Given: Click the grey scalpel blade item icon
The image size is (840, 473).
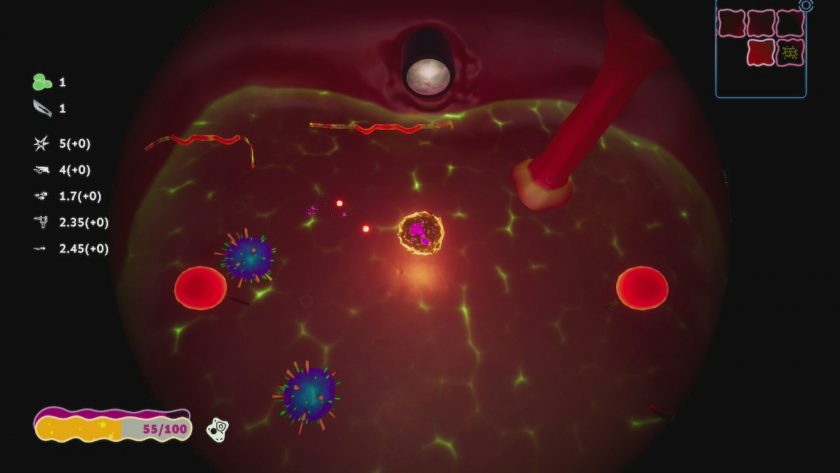Looking at the screenshot, I should click(40, 108).
